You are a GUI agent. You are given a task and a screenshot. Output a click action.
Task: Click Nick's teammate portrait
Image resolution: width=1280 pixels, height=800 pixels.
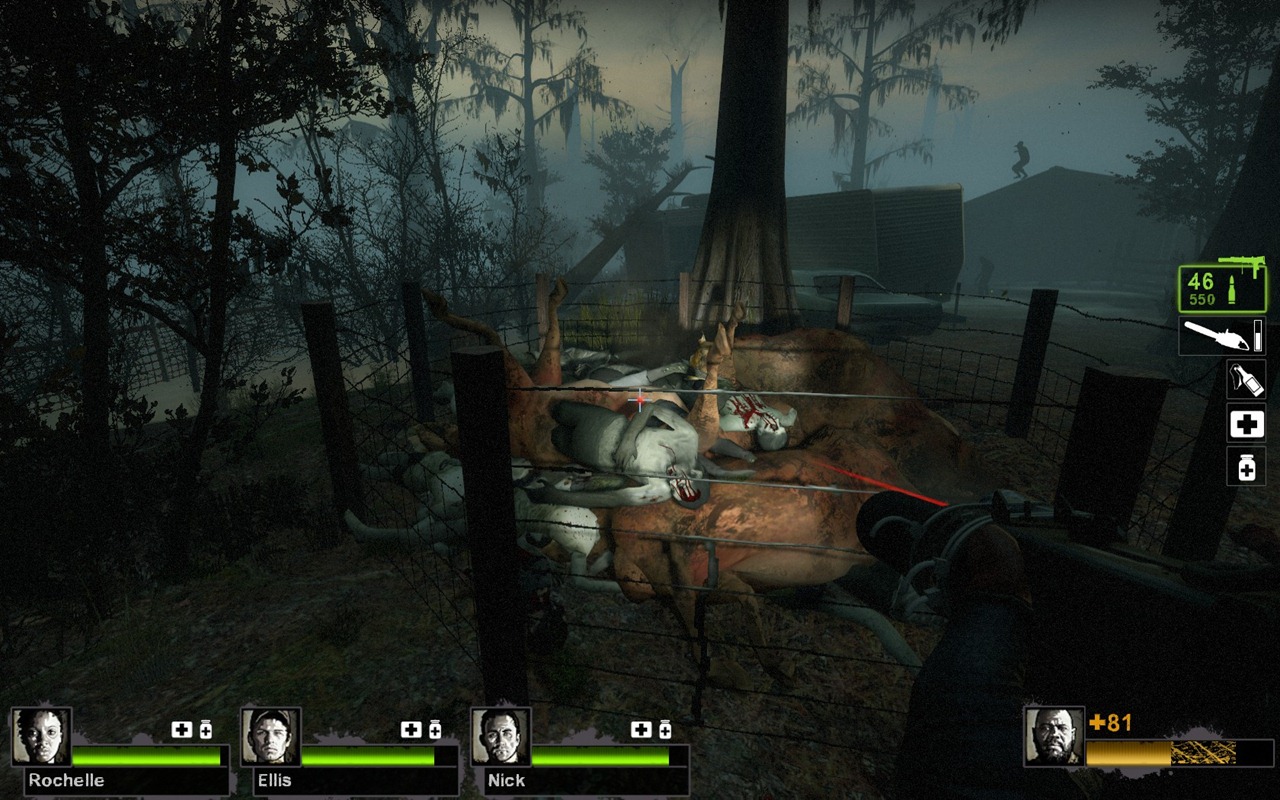pyautogui.click(x=501, y=737)
